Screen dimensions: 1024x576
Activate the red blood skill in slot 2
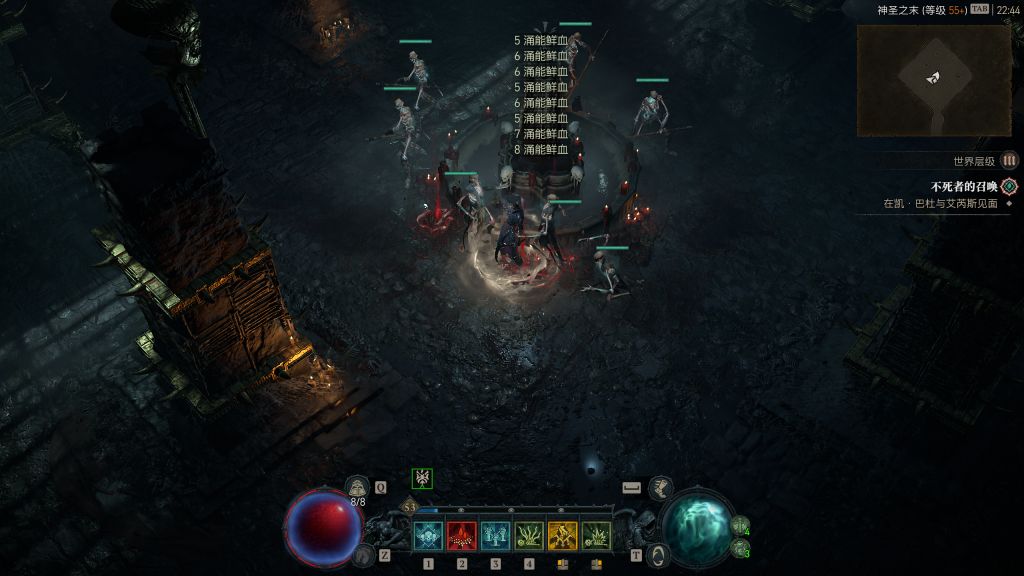pyautogui.click(x=461, y=536)
